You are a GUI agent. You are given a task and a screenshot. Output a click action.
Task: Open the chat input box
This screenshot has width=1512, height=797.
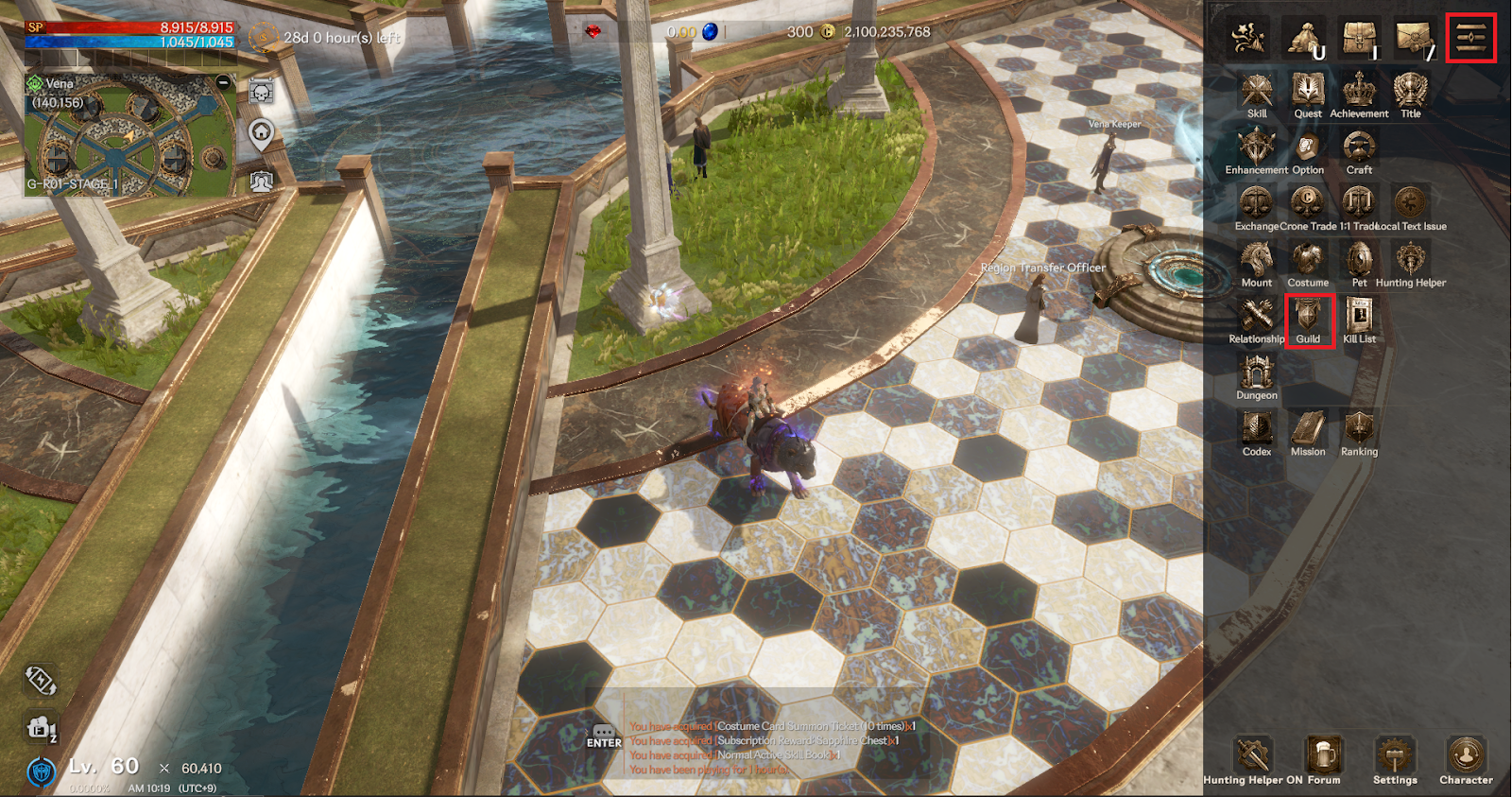pos(604,736)
